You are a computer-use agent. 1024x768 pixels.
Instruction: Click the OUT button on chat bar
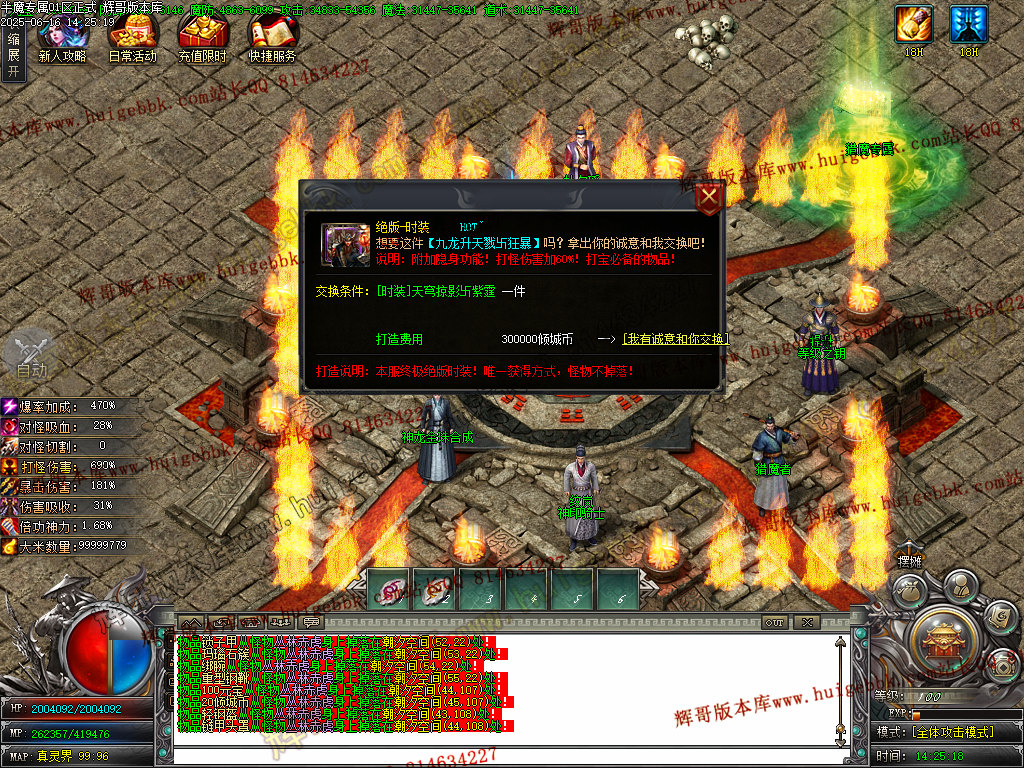774,623
